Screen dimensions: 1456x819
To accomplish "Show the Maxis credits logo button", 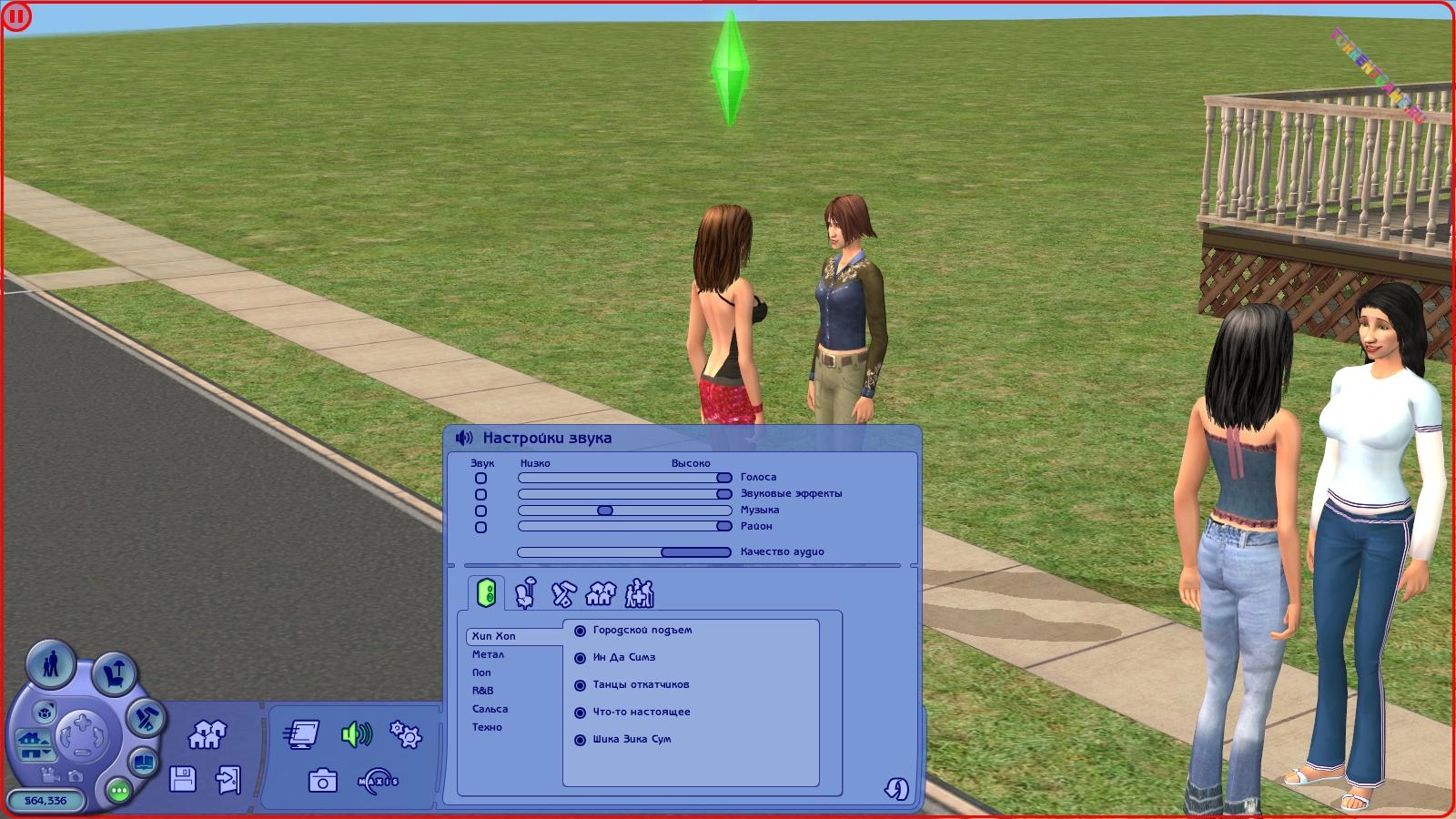I will click(x=379, y=781).
